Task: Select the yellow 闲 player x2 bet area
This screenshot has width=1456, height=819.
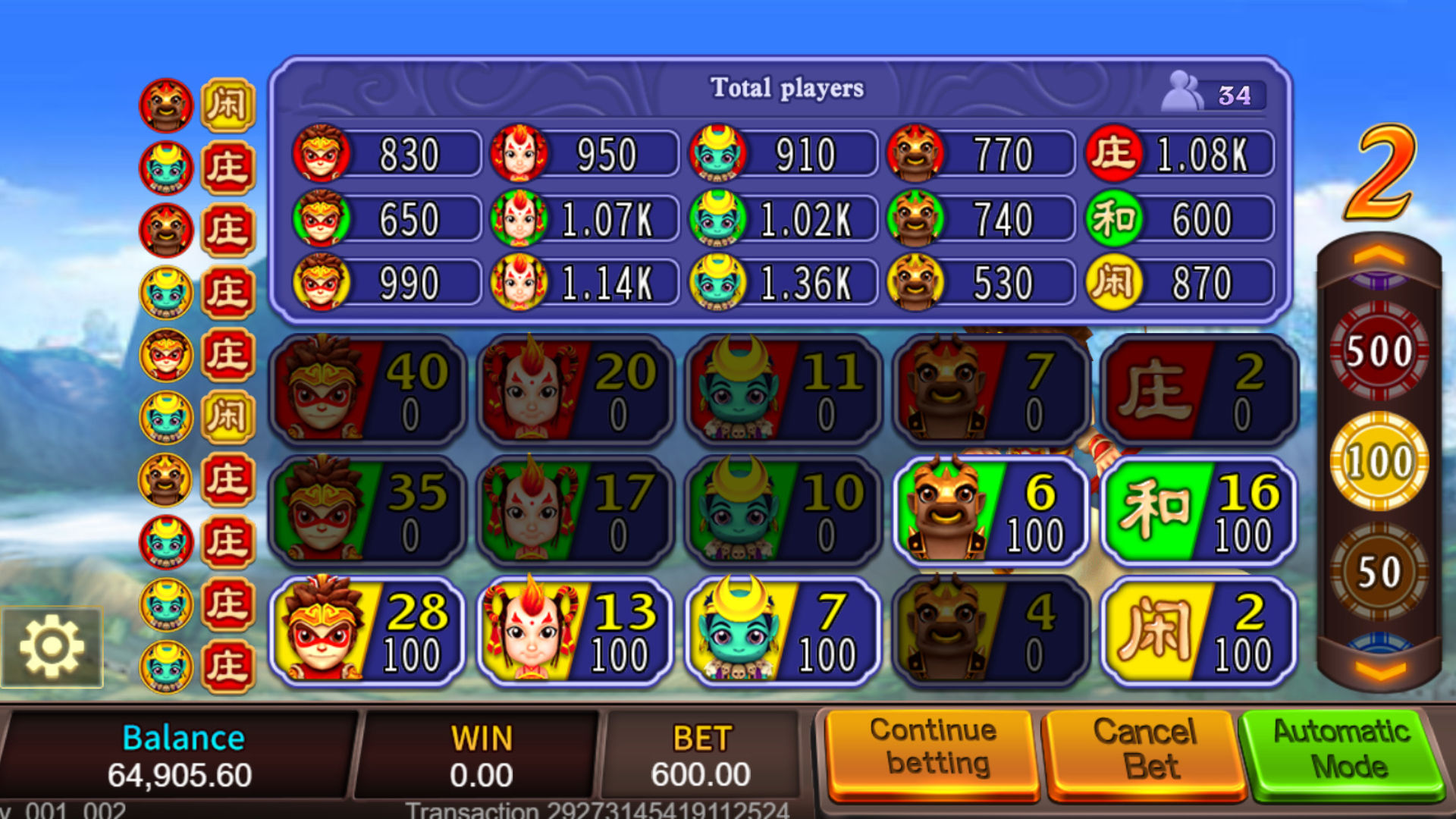Action: tap(1194, 633)
